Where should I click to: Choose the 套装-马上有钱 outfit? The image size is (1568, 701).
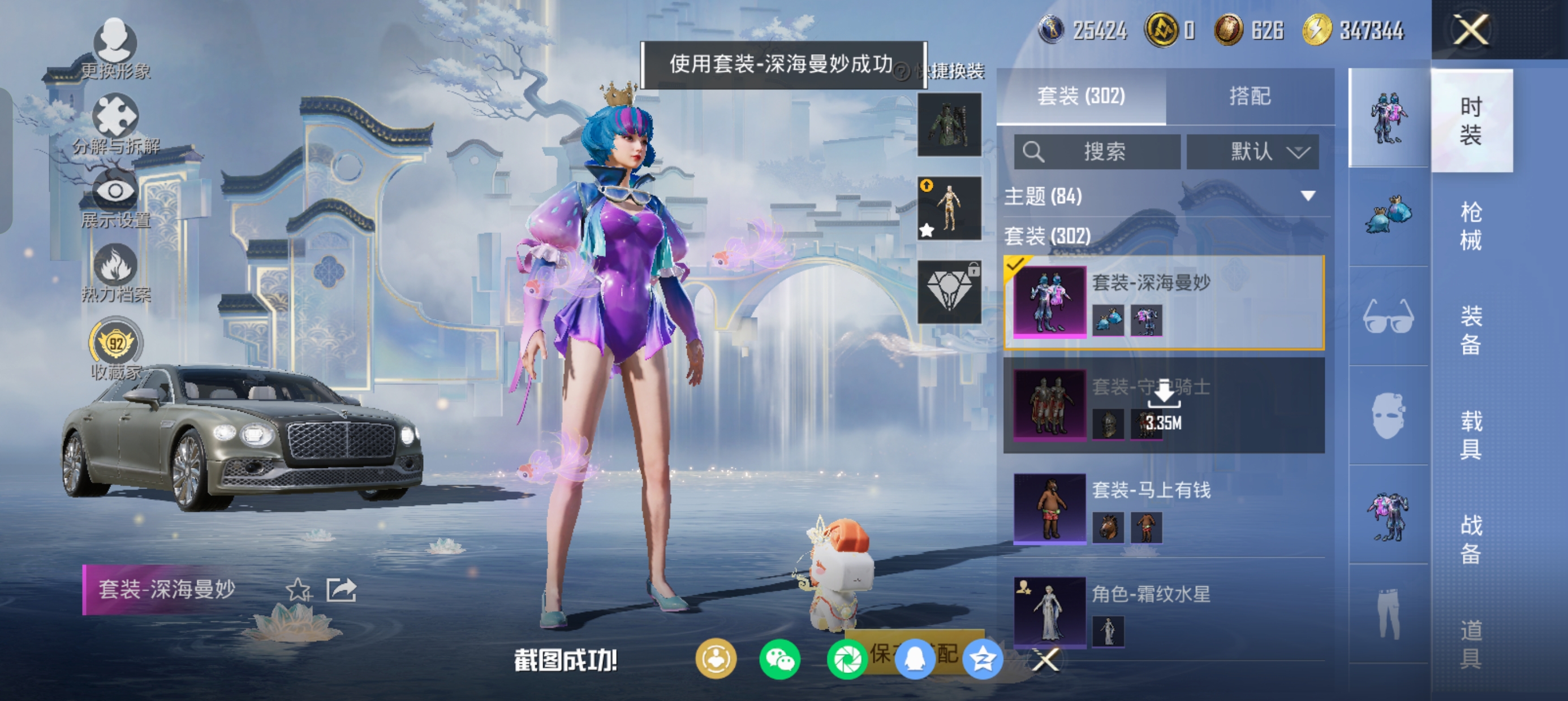coord(1164,508)
